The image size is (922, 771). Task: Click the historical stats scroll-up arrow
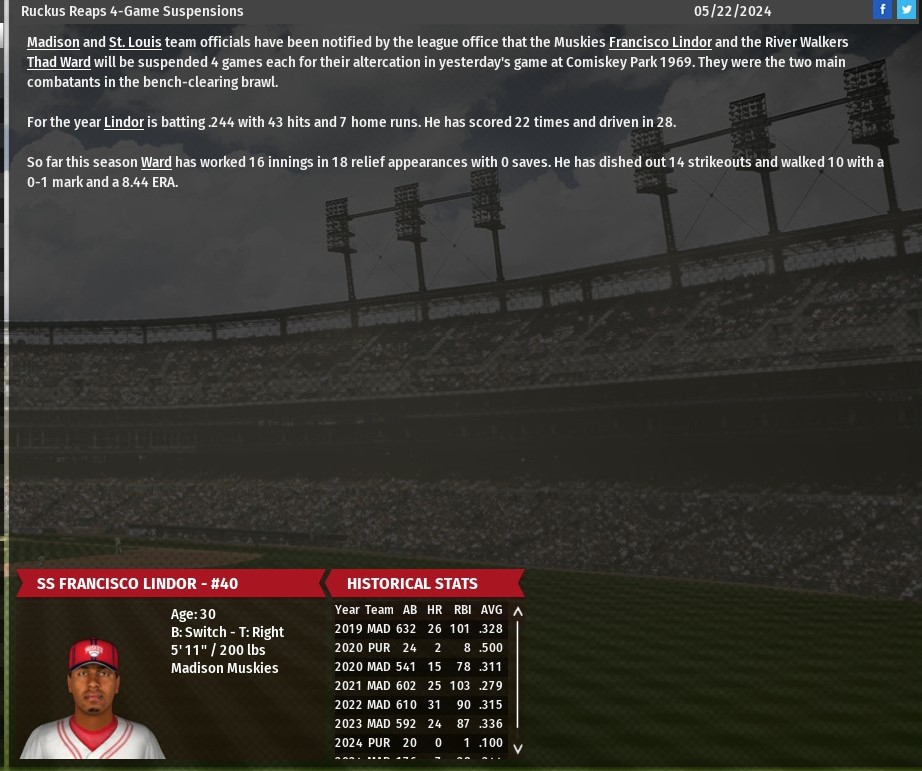tap(518, 611)
